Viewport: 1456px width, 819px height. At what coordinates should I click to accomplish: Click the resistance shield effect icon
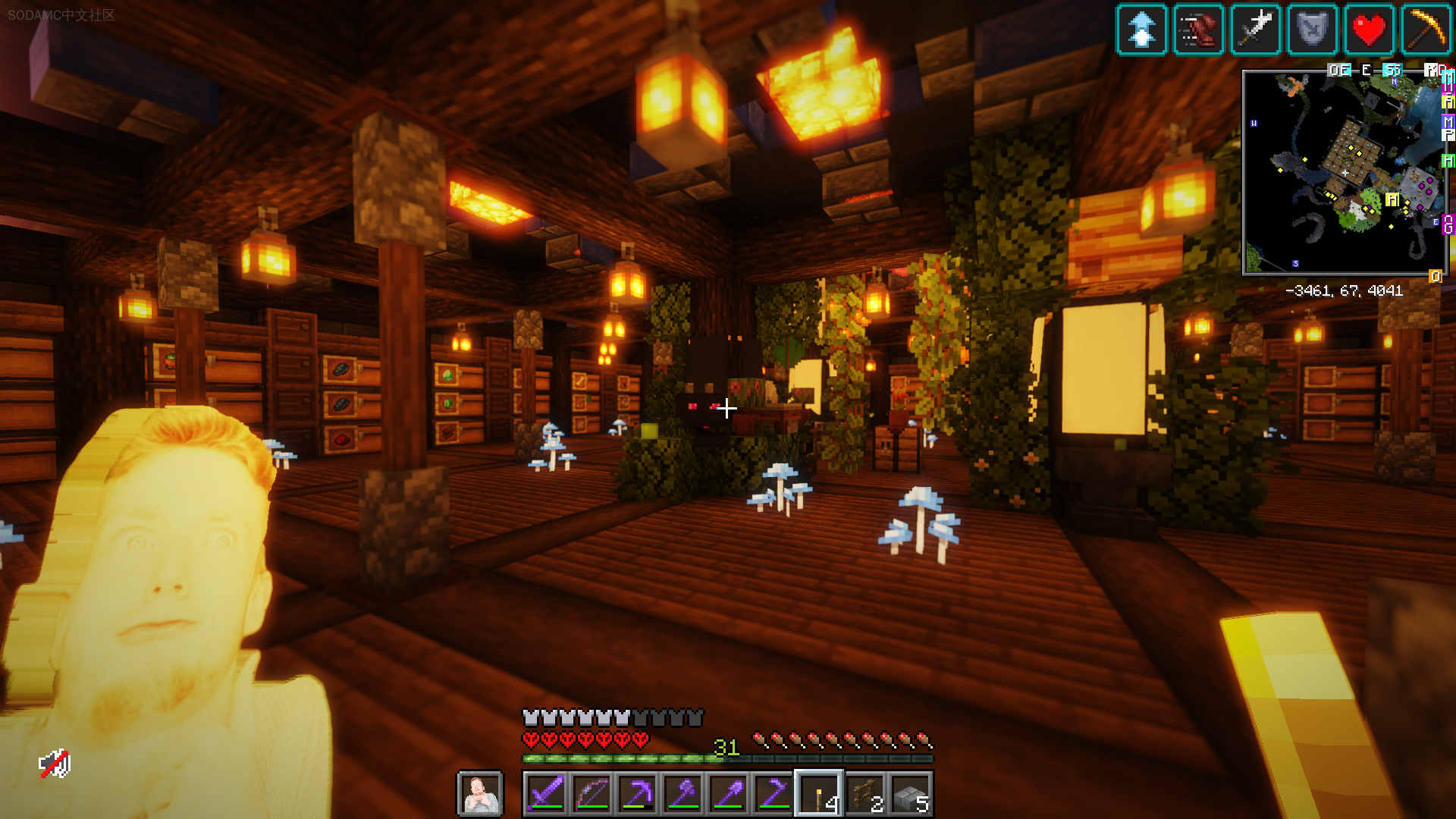1312,30
